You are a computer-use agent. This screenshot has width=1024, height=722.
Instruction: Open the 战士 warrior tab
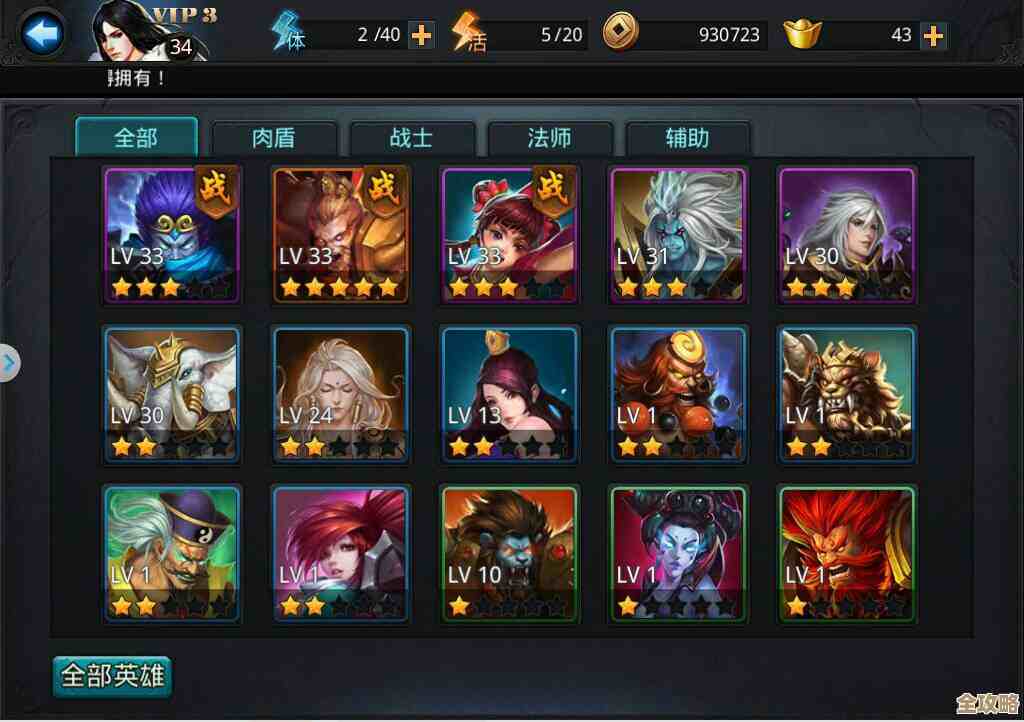[x=411, y=138]
